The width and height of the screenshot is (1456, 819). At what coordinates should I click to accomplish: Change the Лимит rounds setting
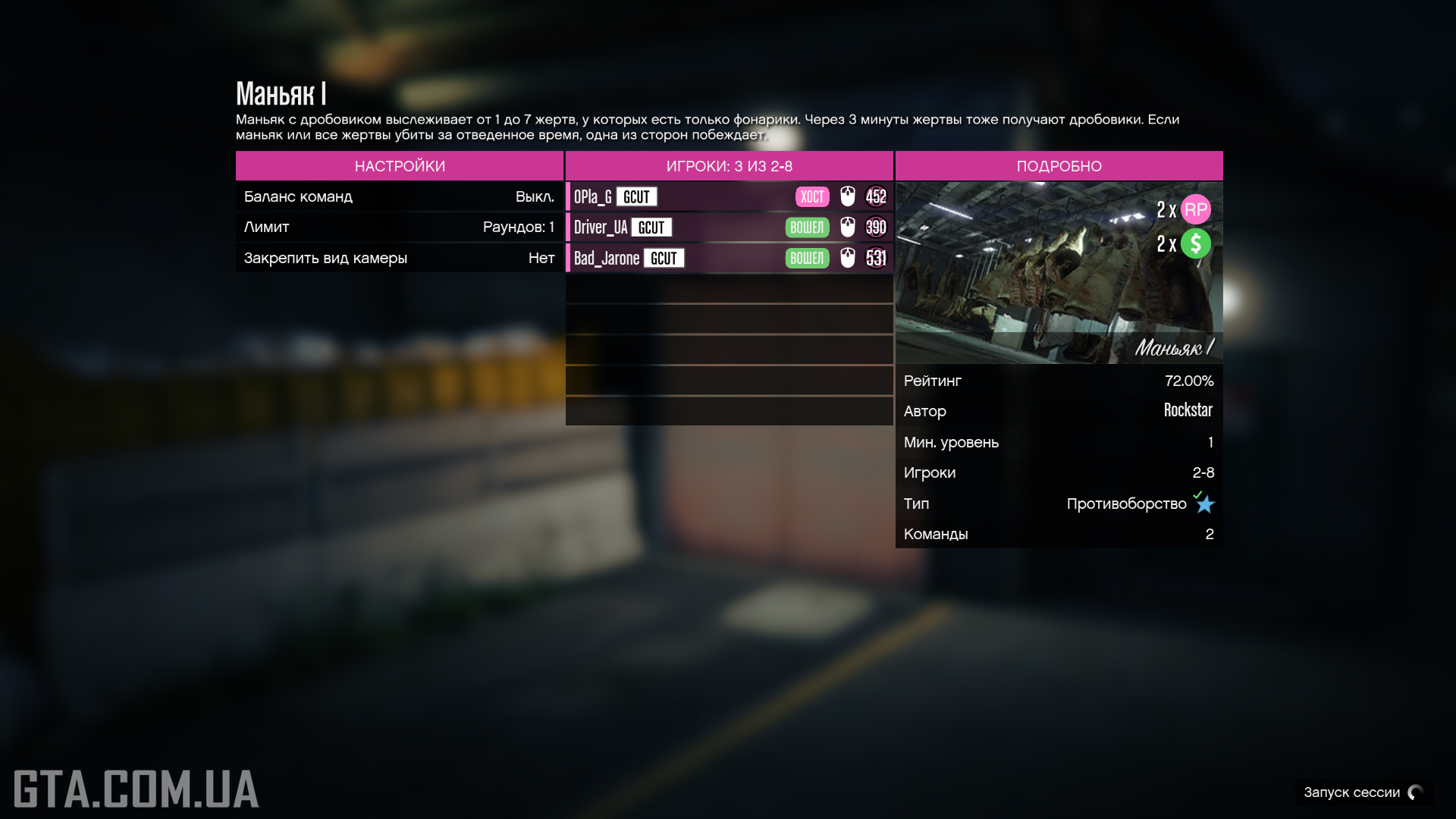399,227
